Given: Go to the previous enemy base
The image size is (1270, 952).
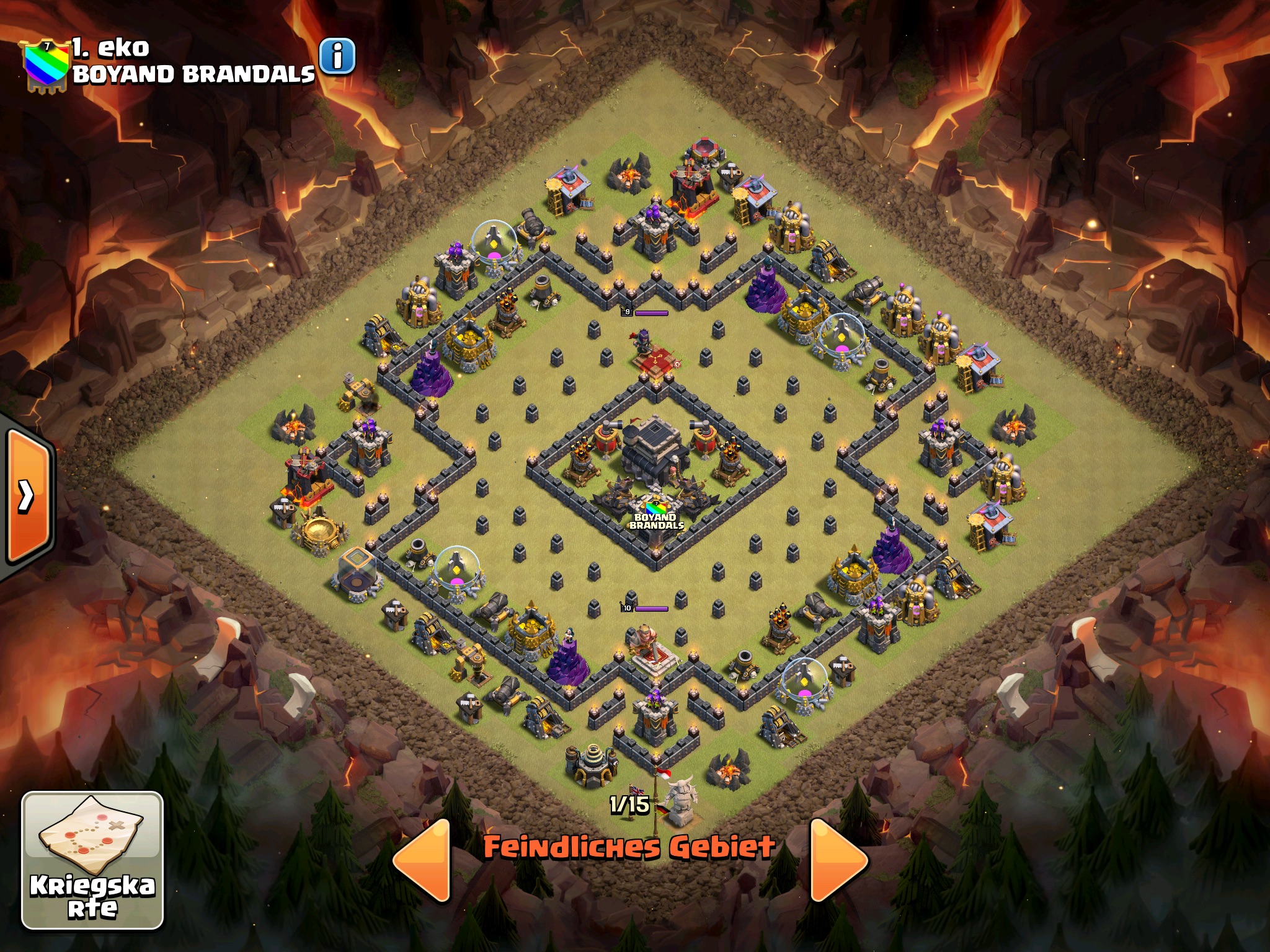Looking at the screenshot, I should pyautogui.click(x=422, y=860).
